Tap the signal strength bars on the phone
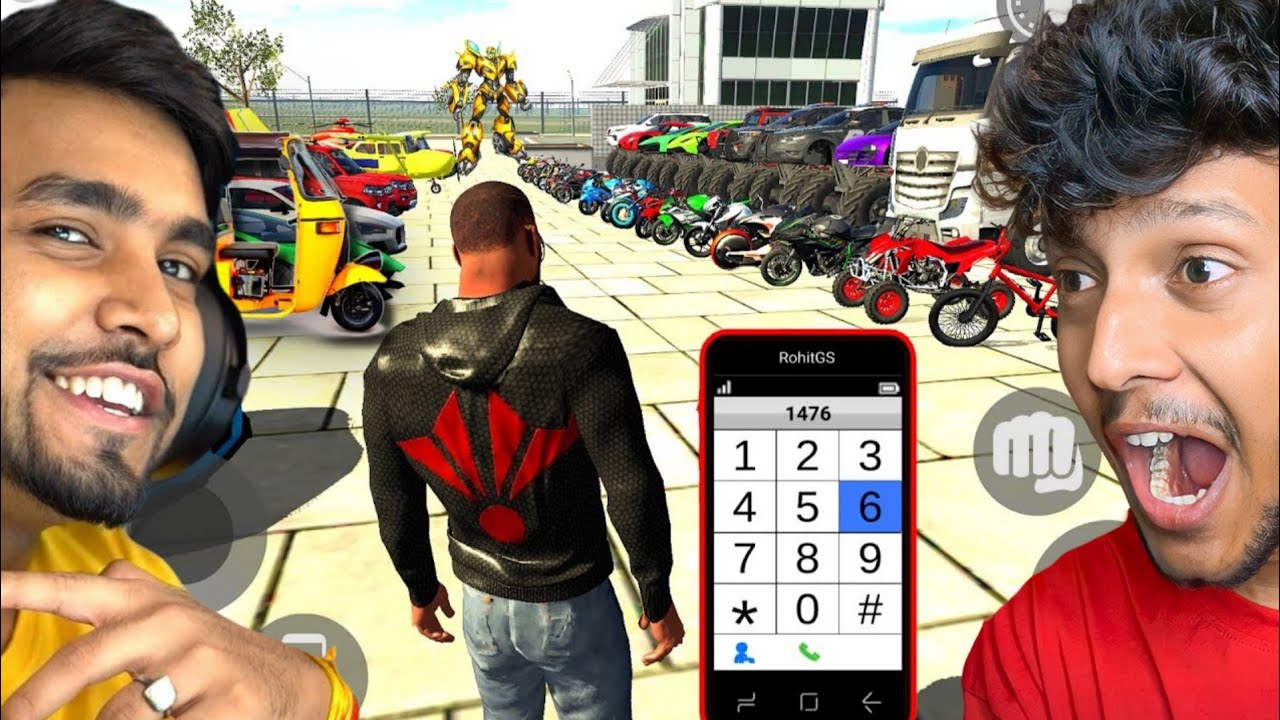 (x=723, y=388)
